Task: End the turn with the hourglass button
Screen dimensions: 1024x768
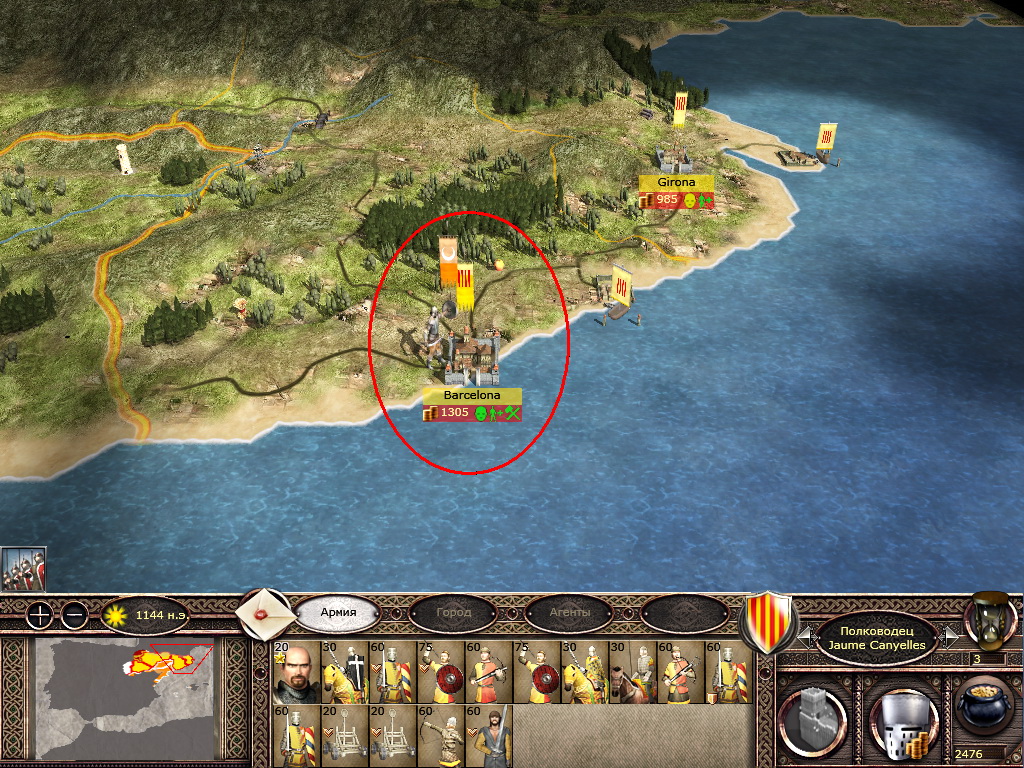Action: pyautogui.click(x=989, y=620)
